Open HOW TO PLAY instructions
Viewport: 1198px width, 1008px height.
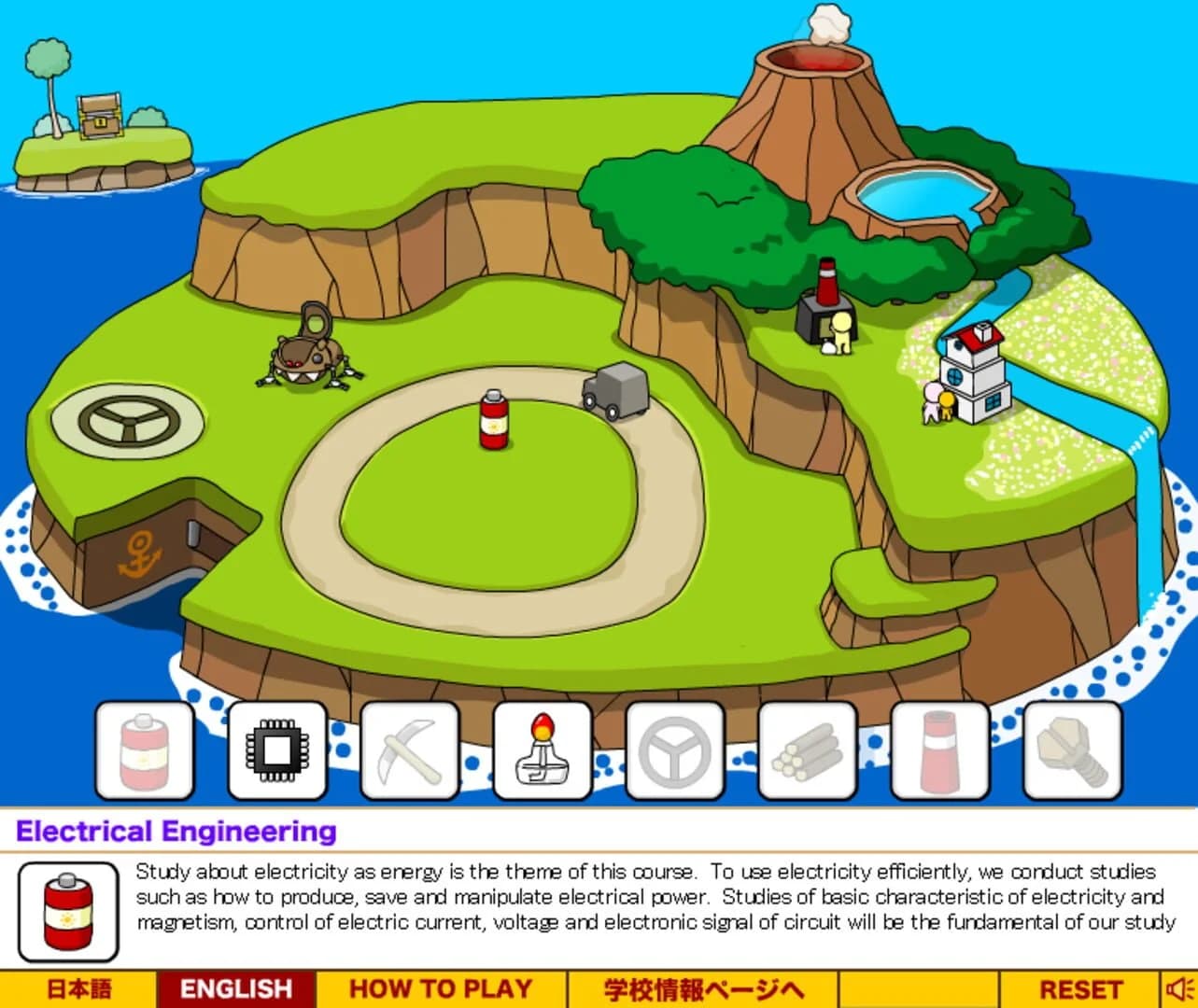[x=442, y=987]
